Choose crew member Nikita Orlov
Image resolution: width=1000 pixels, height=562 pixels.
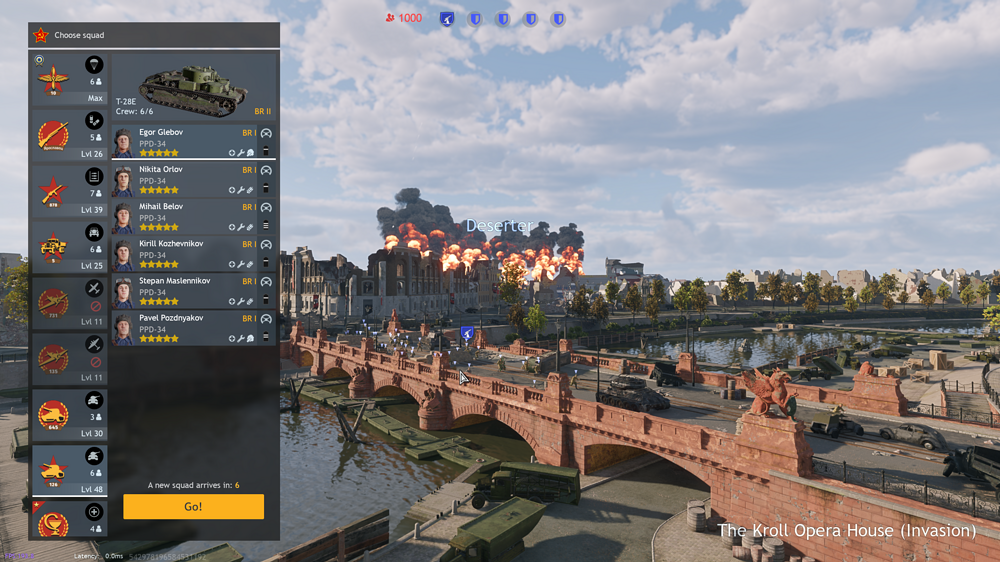point(185,180)
